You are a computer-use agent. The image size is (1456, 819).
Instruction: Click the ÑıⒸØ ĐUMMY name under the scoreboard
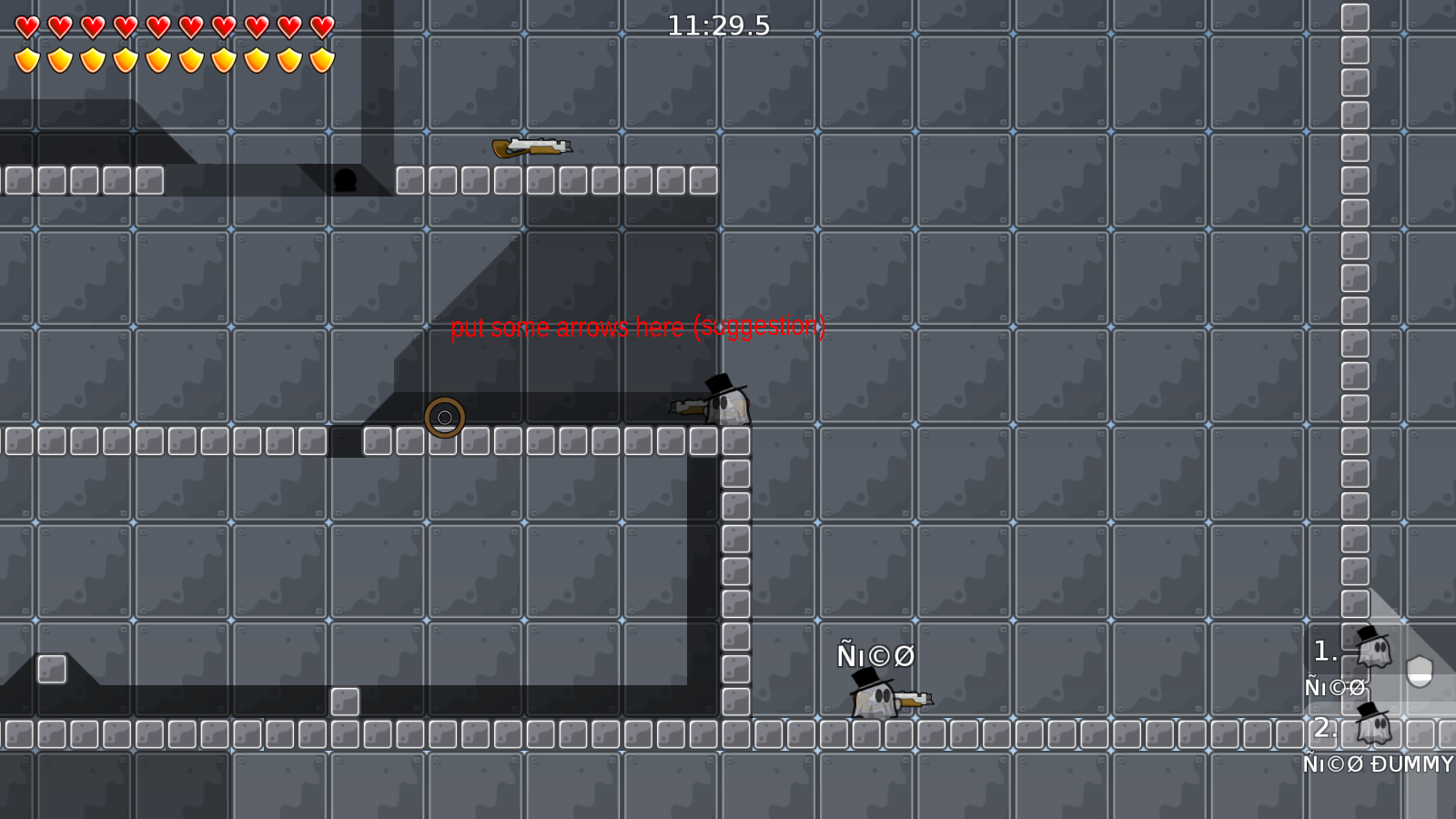(x=1376, y=765)
